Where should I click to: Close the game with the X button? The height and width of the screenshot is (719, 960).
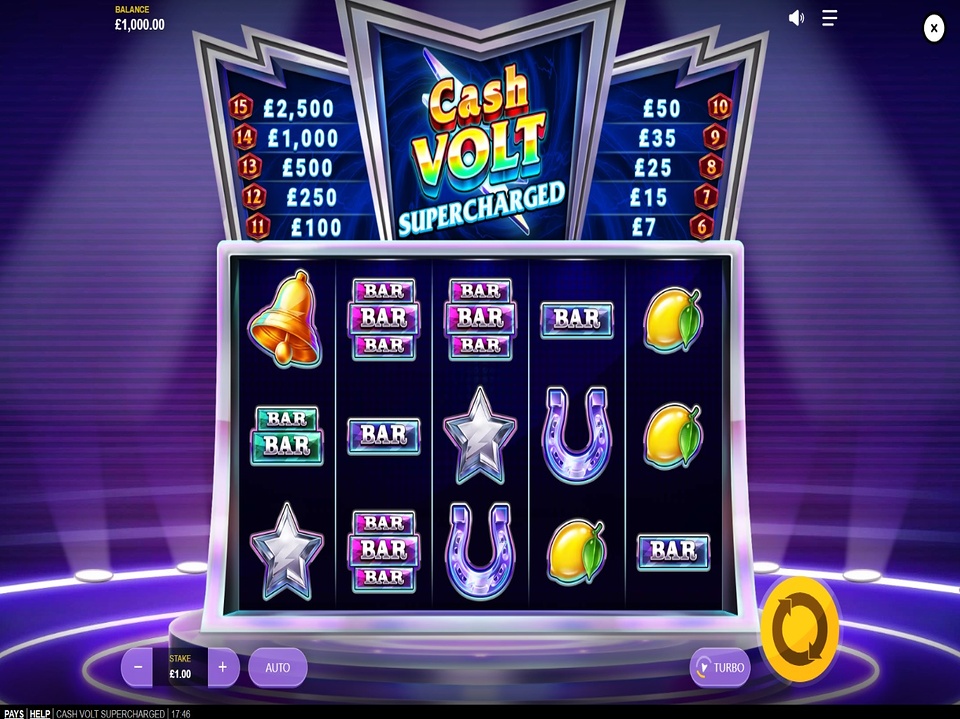tap(933, 28)
